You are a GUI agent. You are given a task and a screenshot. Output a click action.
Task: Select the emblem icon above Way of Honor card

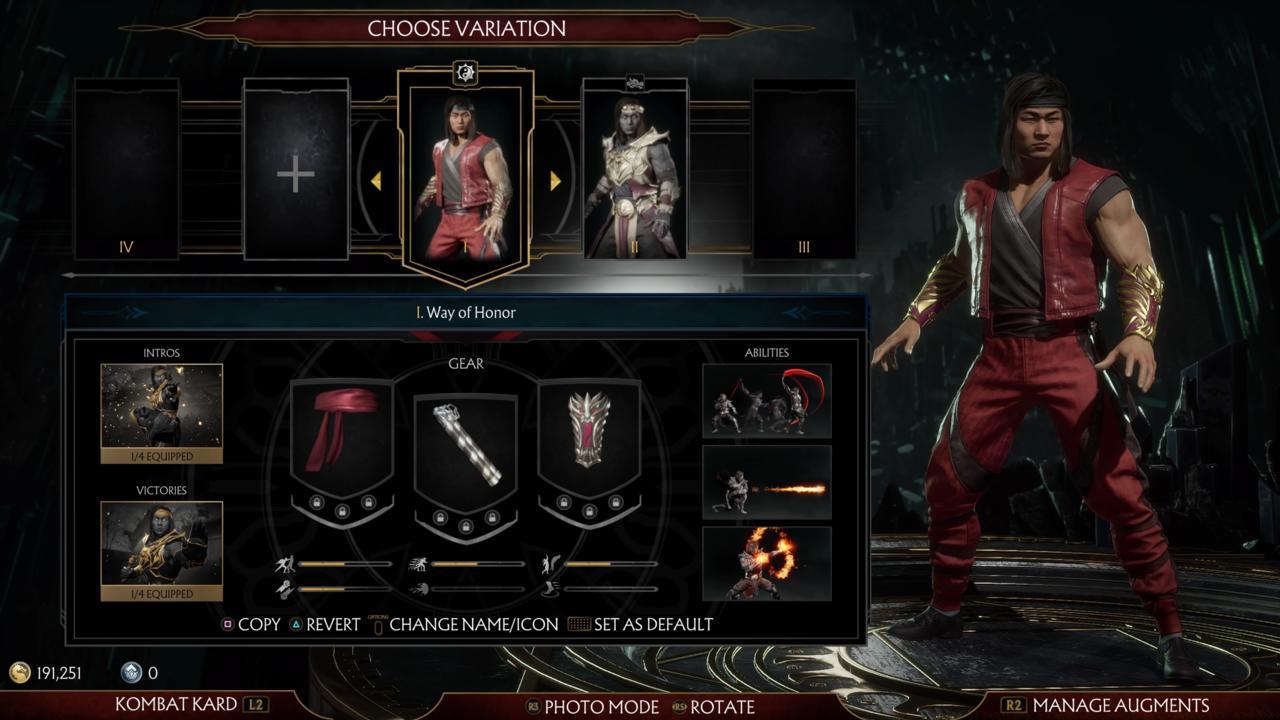pos(466,72)
